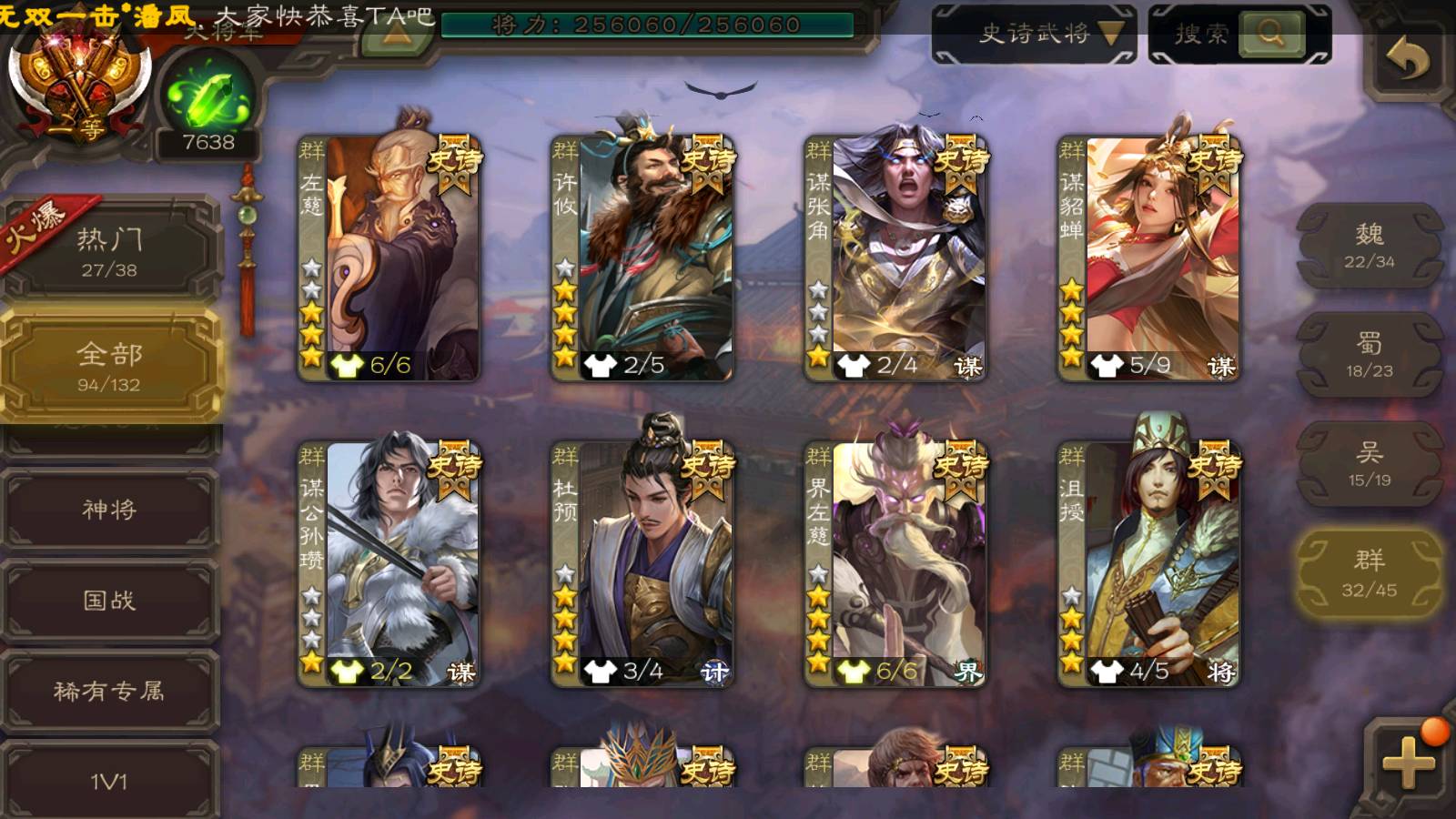
Task: Select the 全部 category tab
Action: 110,366
